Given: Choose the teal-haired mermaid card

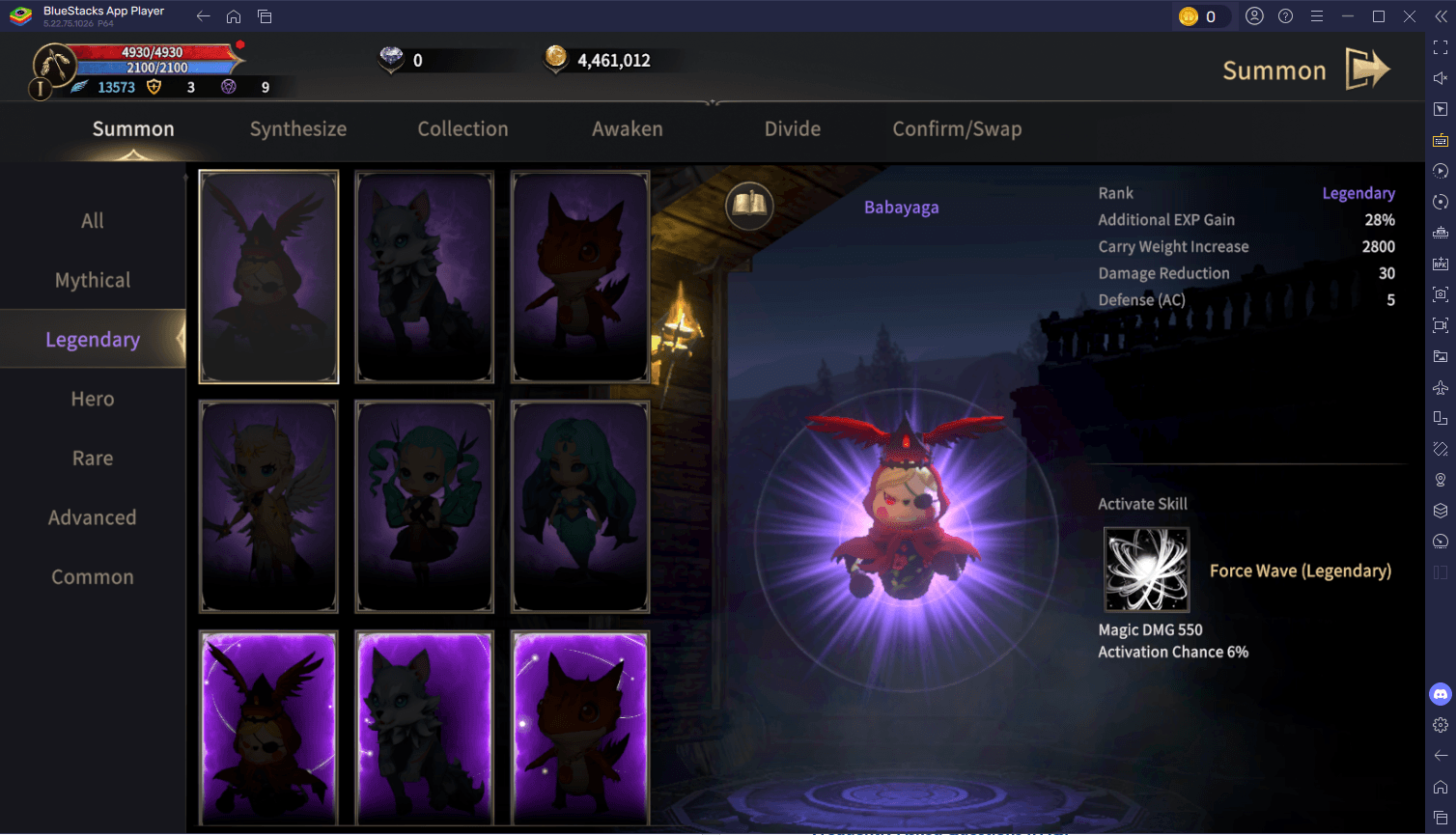Looking at the screenshot, I should (x=580, y=507).
